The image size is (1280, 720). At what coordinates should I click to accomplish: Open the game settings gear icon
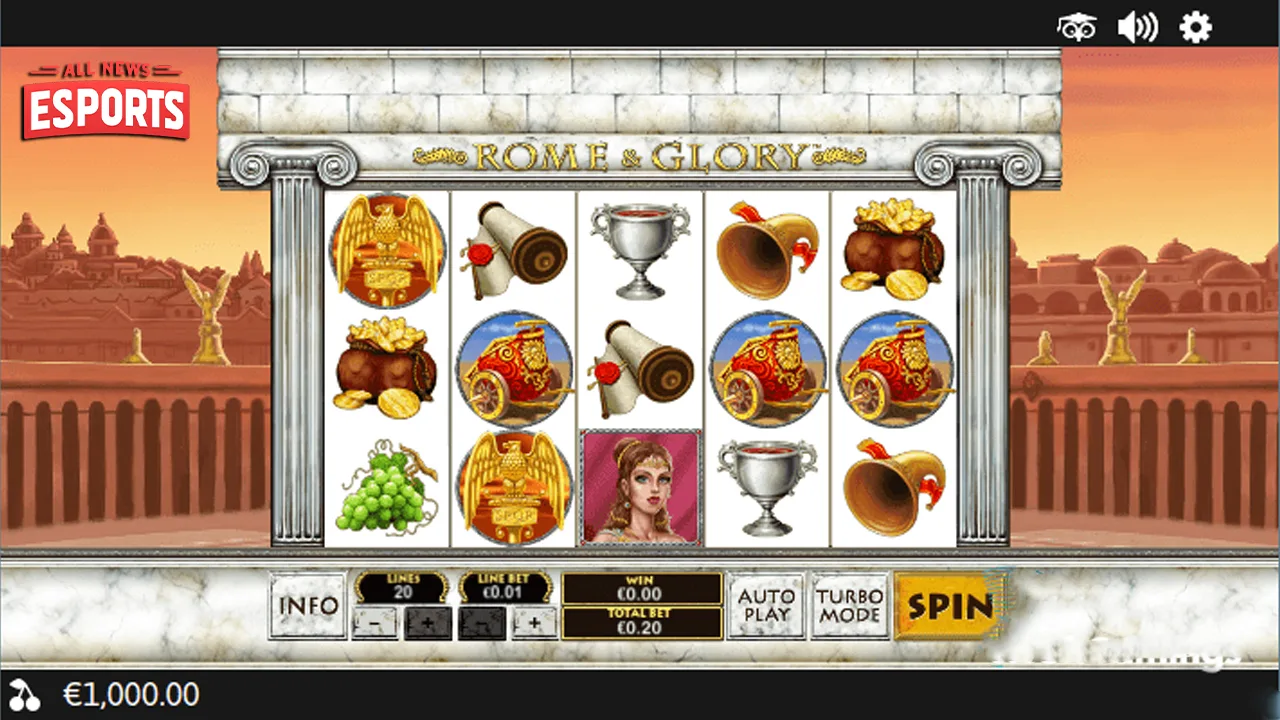(1196, 27)
